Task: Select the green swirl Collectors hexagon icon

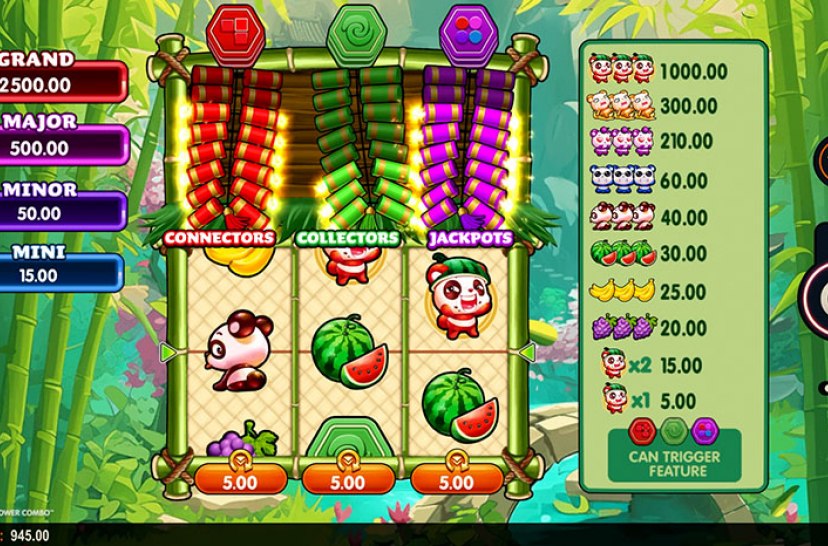Action: 349,32
